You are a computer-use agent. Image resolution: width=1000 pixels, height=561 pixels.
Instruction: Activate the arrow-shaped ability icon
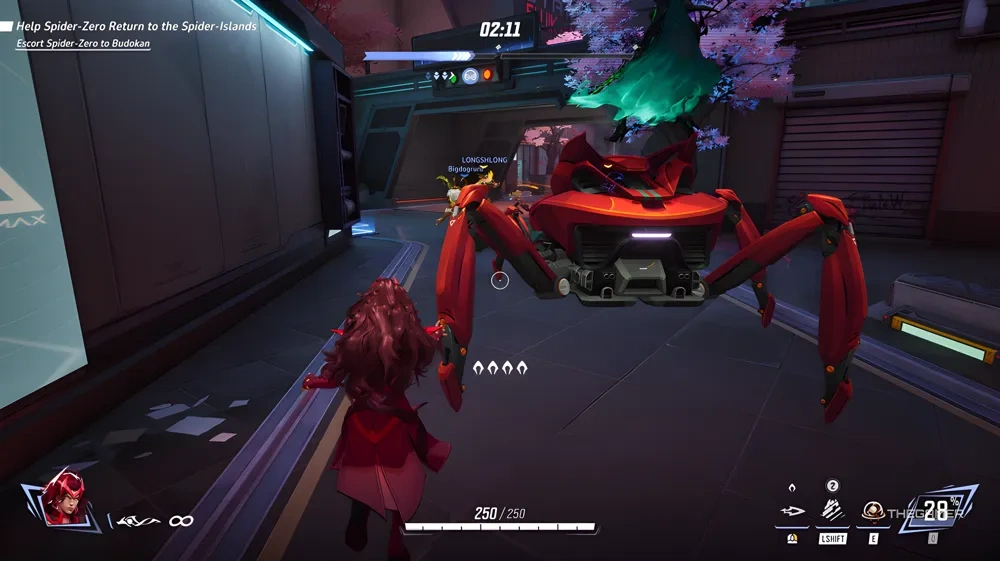(792, 511)
